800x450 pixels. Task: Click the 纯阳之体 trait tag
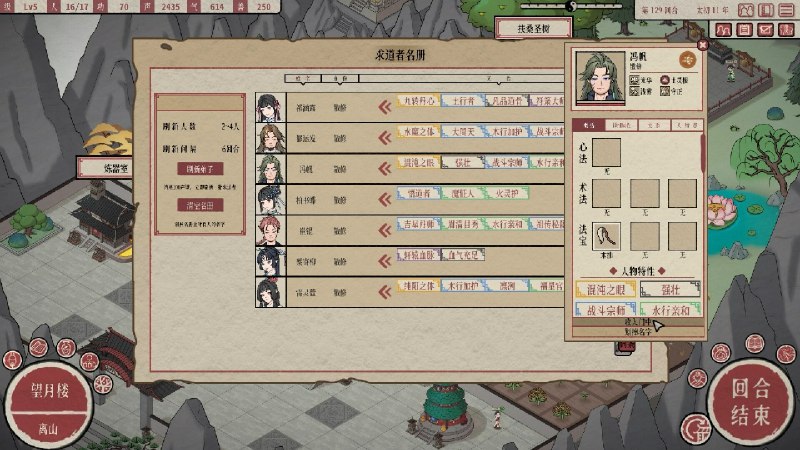[421, 289]
